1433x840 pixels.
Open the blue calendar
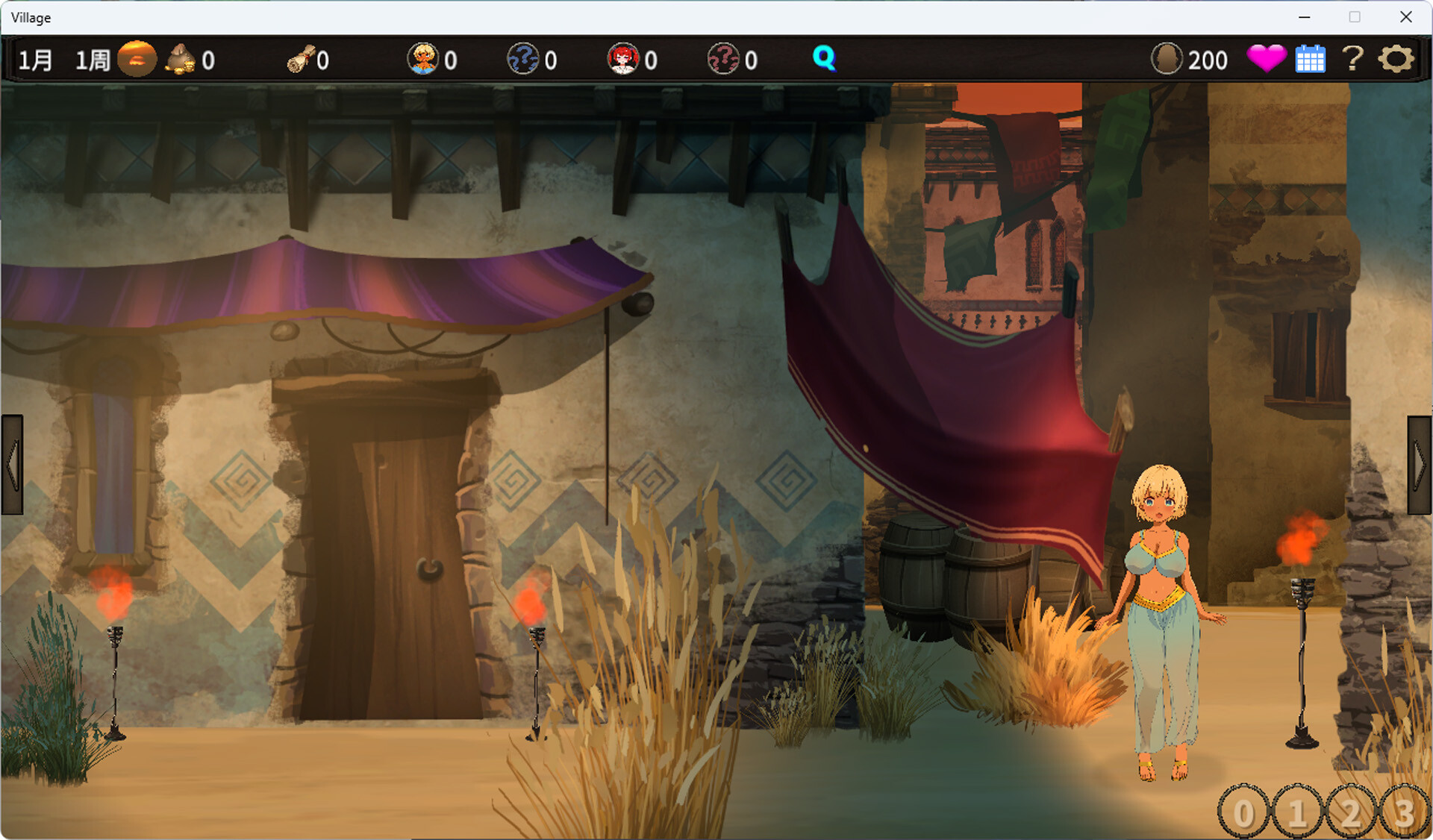1310,59
